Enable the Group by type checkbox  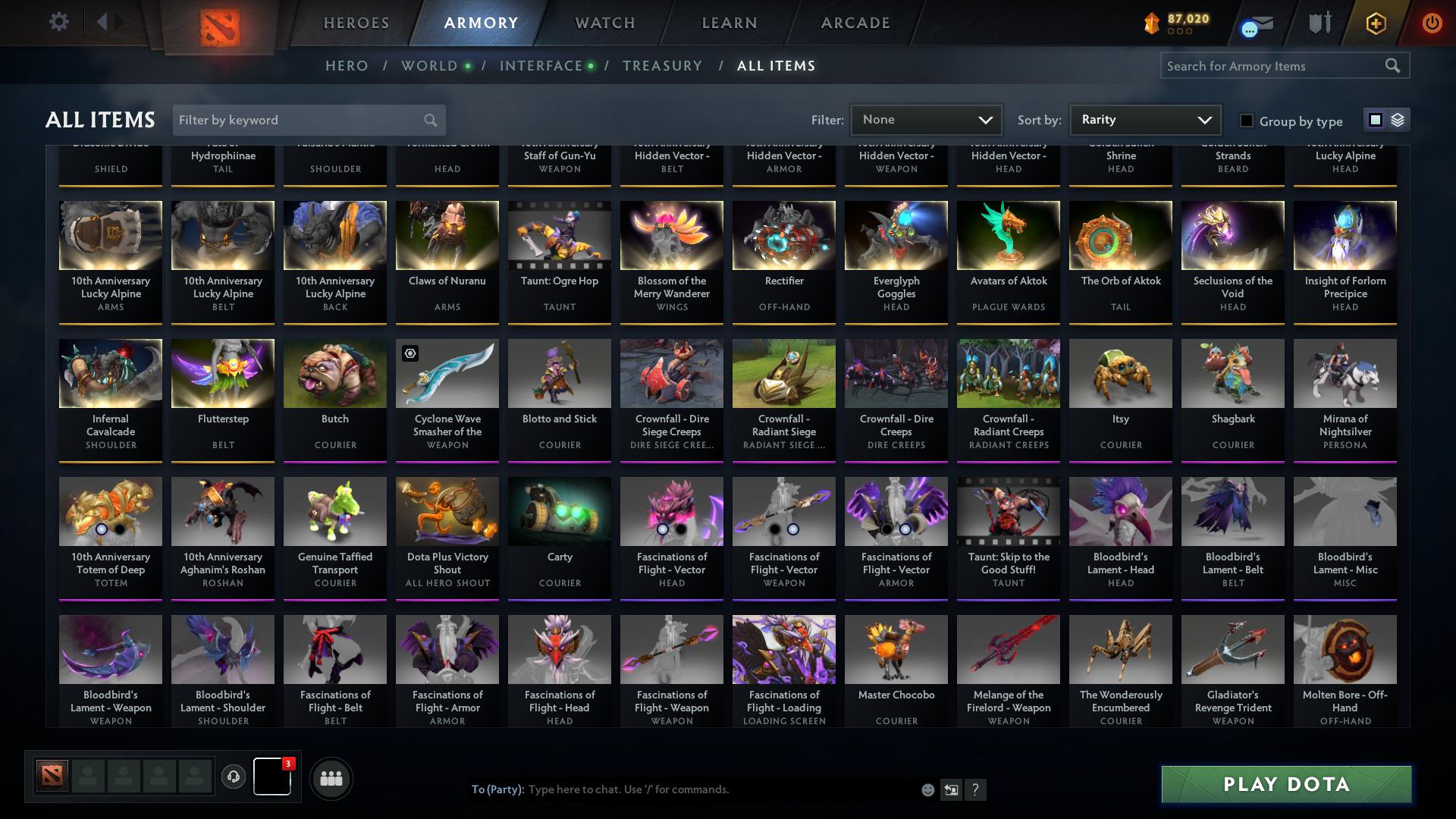pos(1246,121)
